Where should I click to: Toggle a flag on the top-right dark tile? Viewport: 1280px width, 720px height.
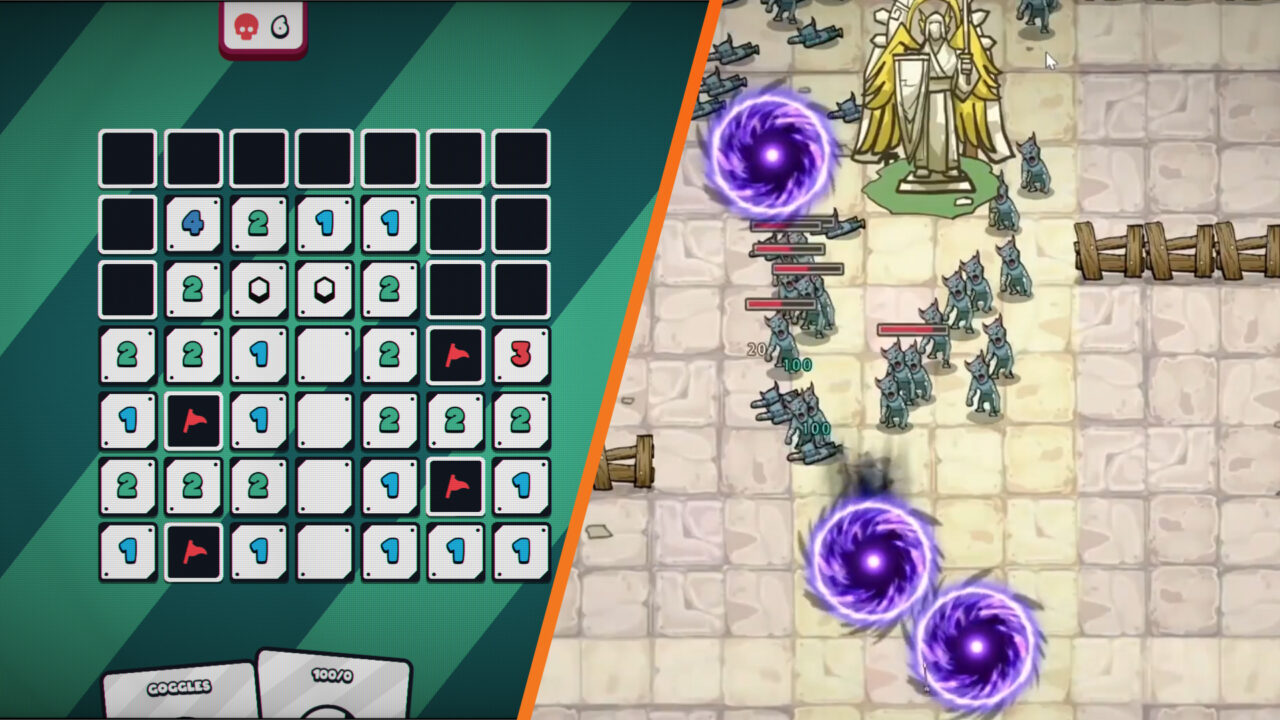522,158
